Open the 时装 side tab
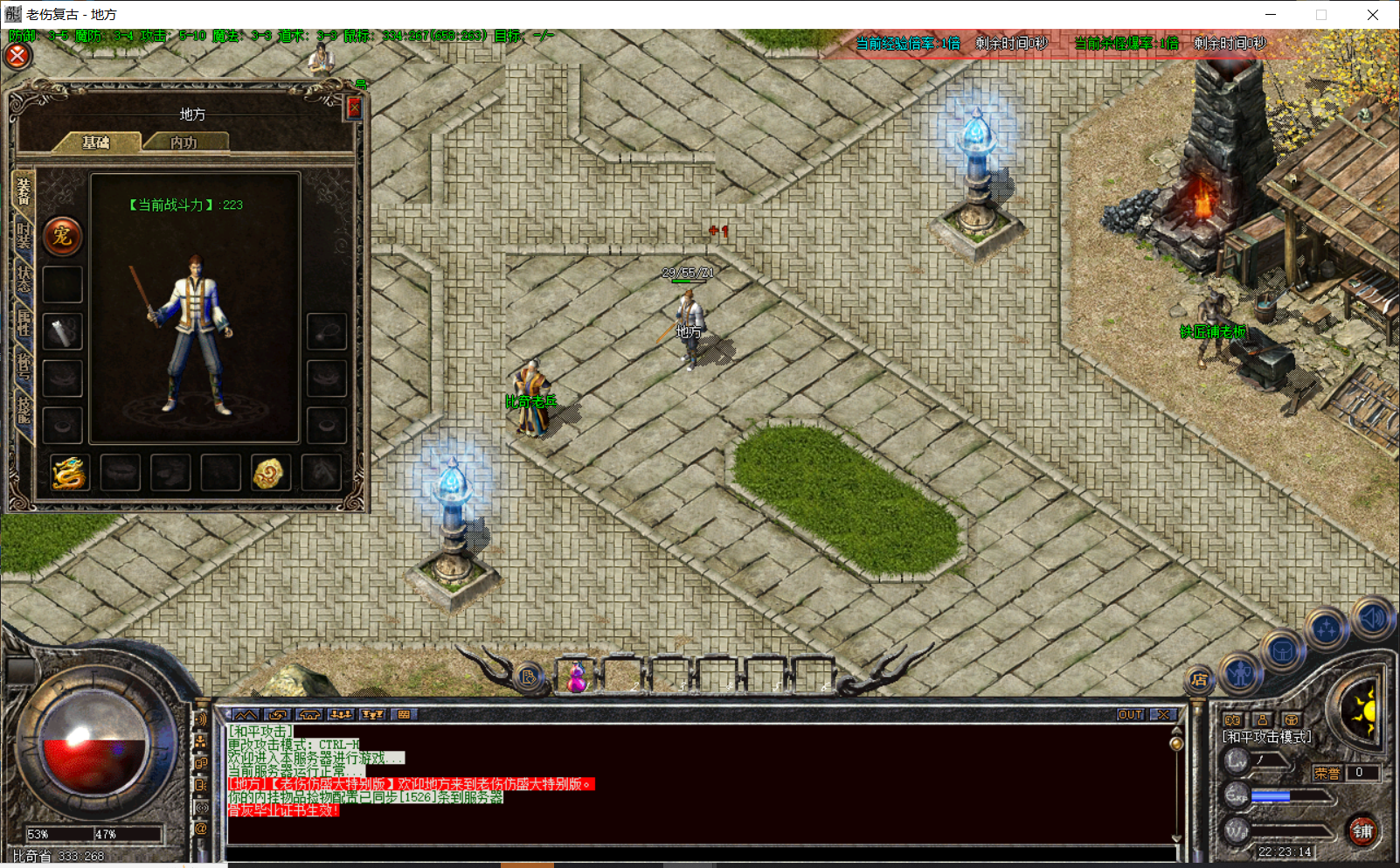This screenshot has height=868, width=1400. click(24, 234)
